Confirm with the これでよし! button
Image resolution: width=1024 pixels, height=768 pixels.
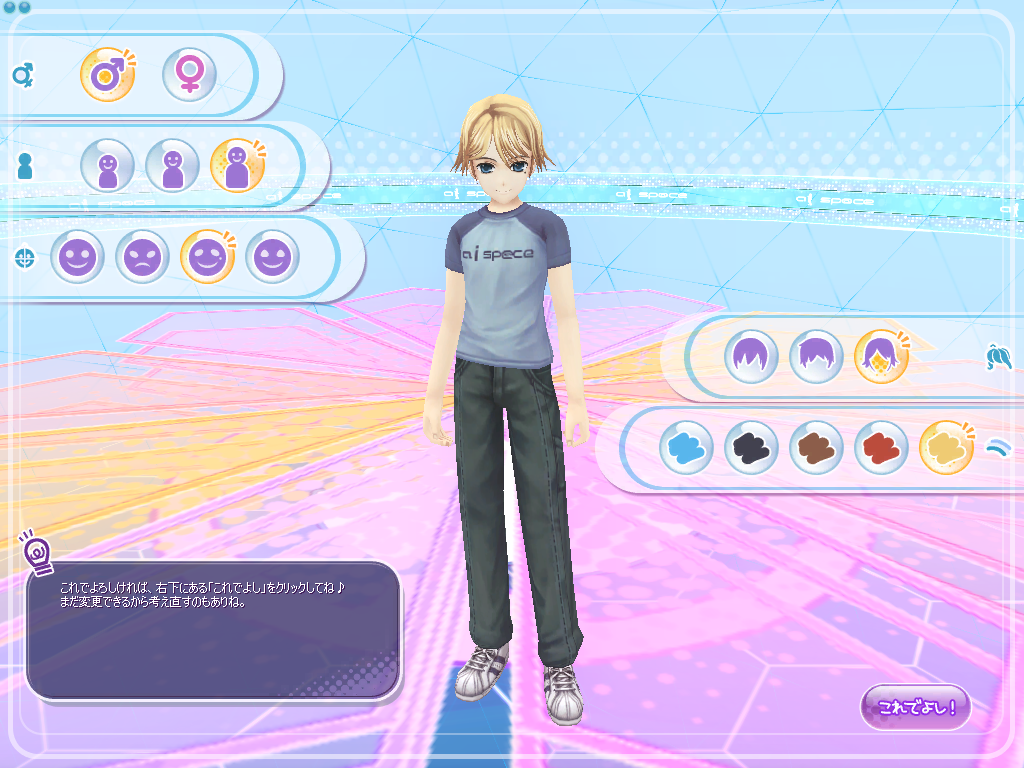tap(915, 707)
